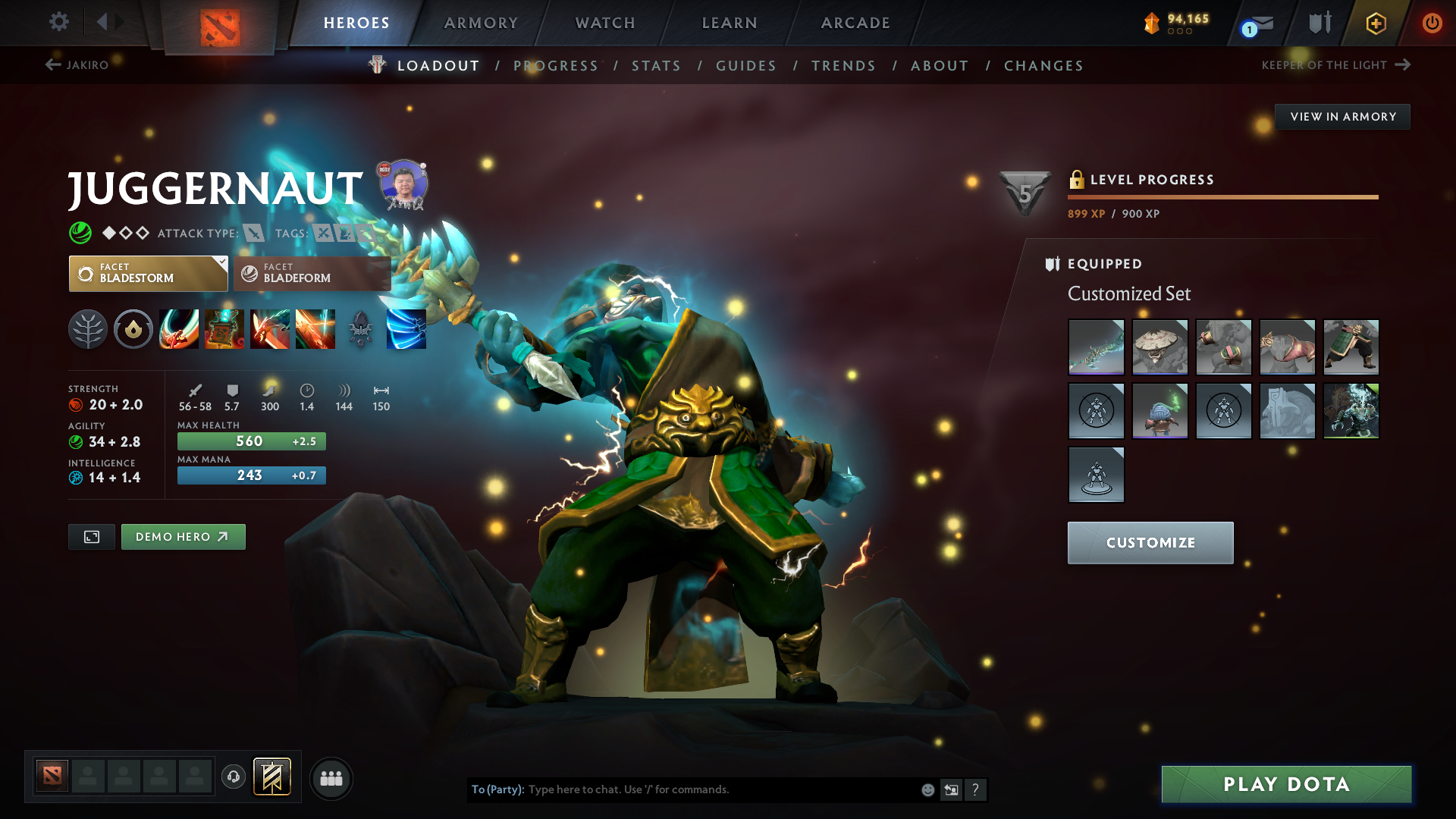Click the armory shield and sword icon
The width and height of the screenshot is (1456, 819).
click(x=1318, y=23)
